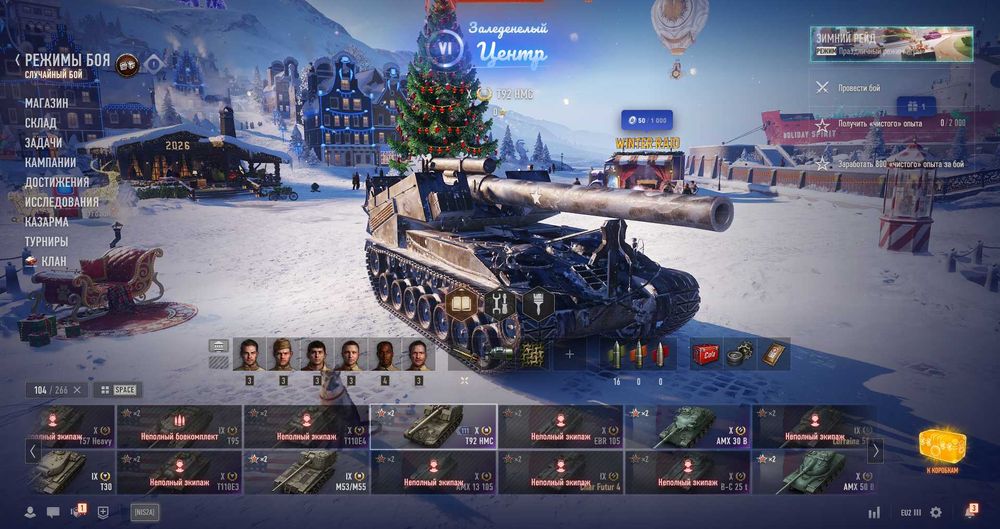Open ИССЛЕДОВАНИЯ tech tree
The image size is (1000, 529).
point(62,202)
